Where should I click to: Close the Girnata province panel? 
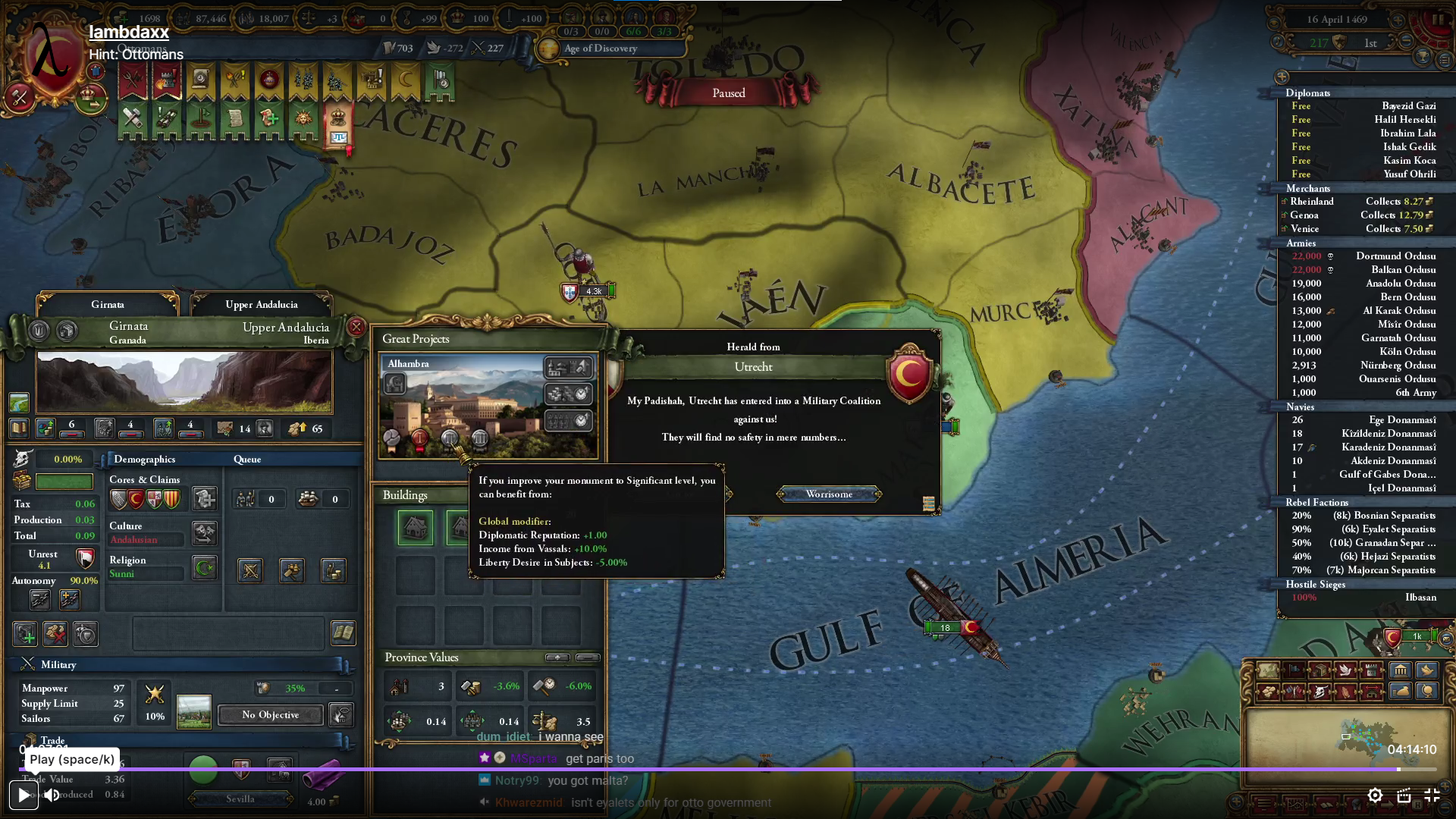click(x=356, y=327)
